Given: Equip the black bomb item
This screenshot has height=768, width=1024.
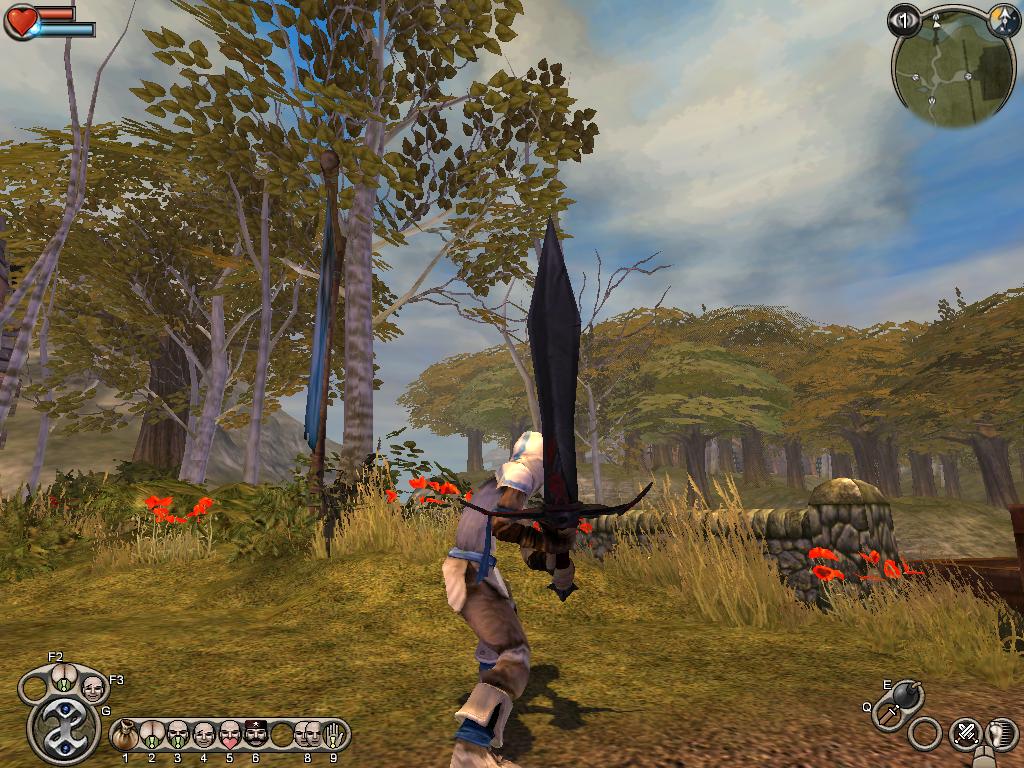Looking at the screenshot, I should pyautogui.click(x=908, y=693).
